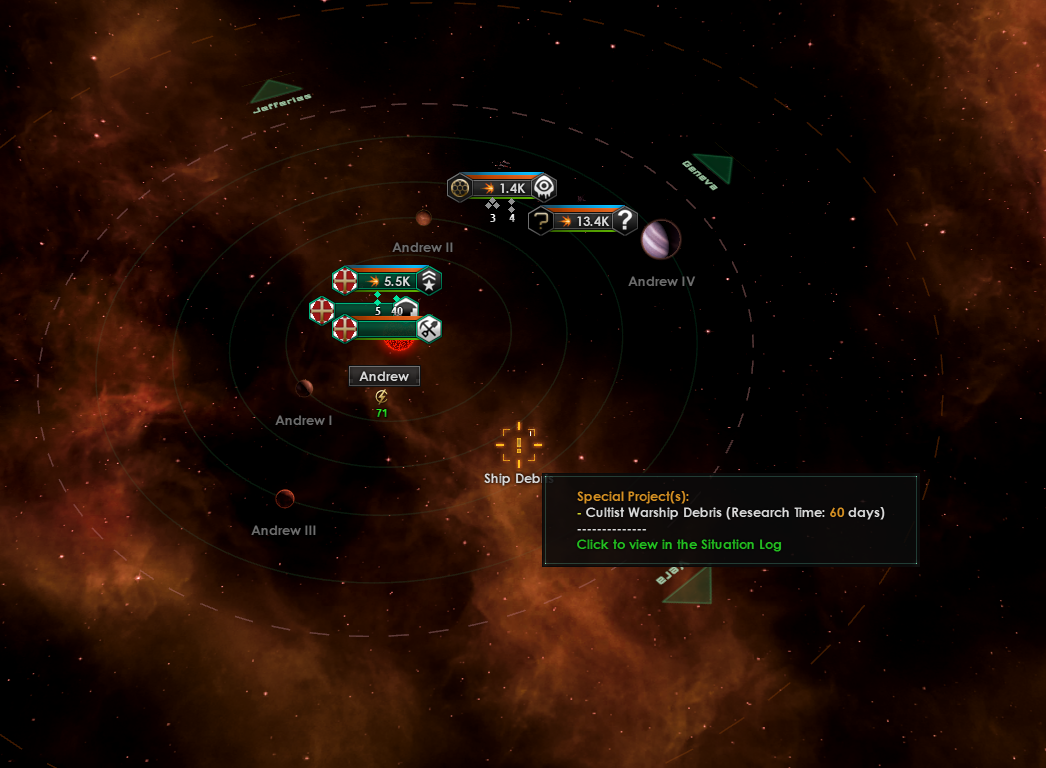Select the Andrew III planet label

click(284, 531)
